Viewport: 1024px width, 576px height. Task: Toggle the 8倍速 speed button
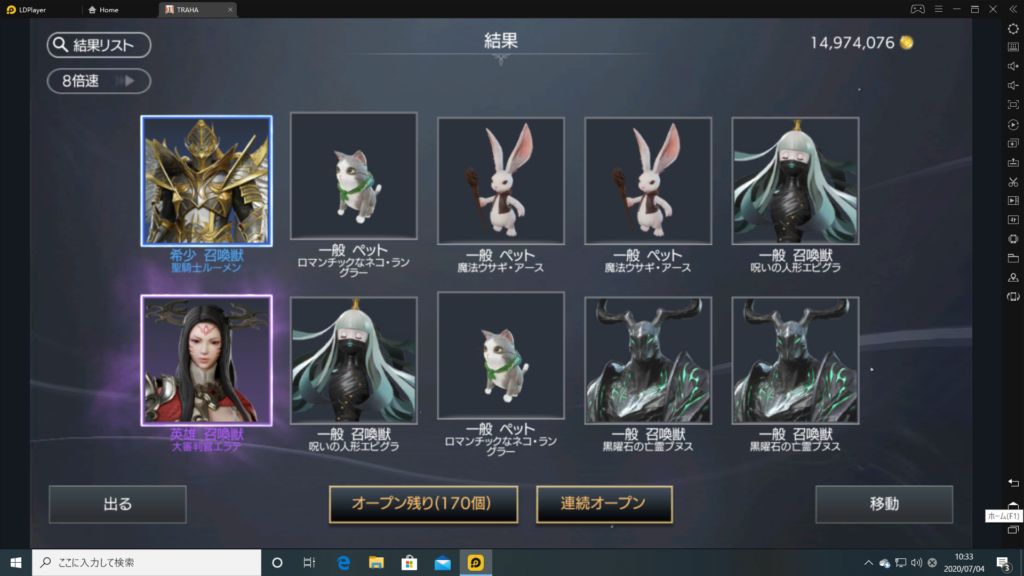[98, 81]
